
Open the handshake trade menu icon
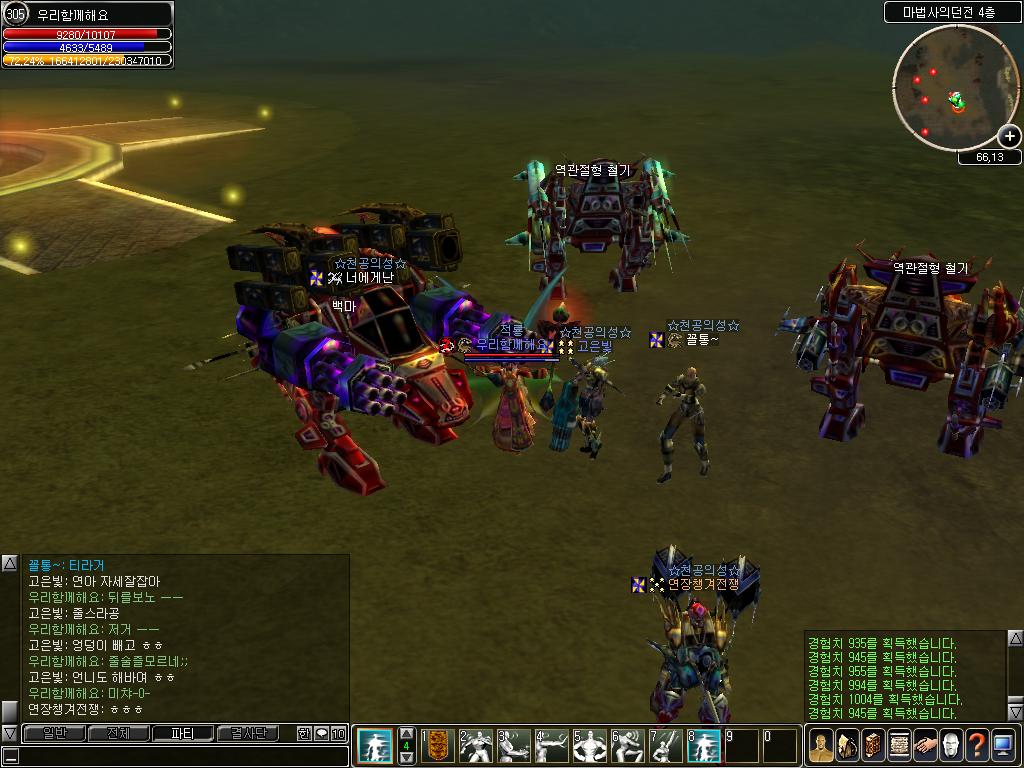[x=925, y=746]
